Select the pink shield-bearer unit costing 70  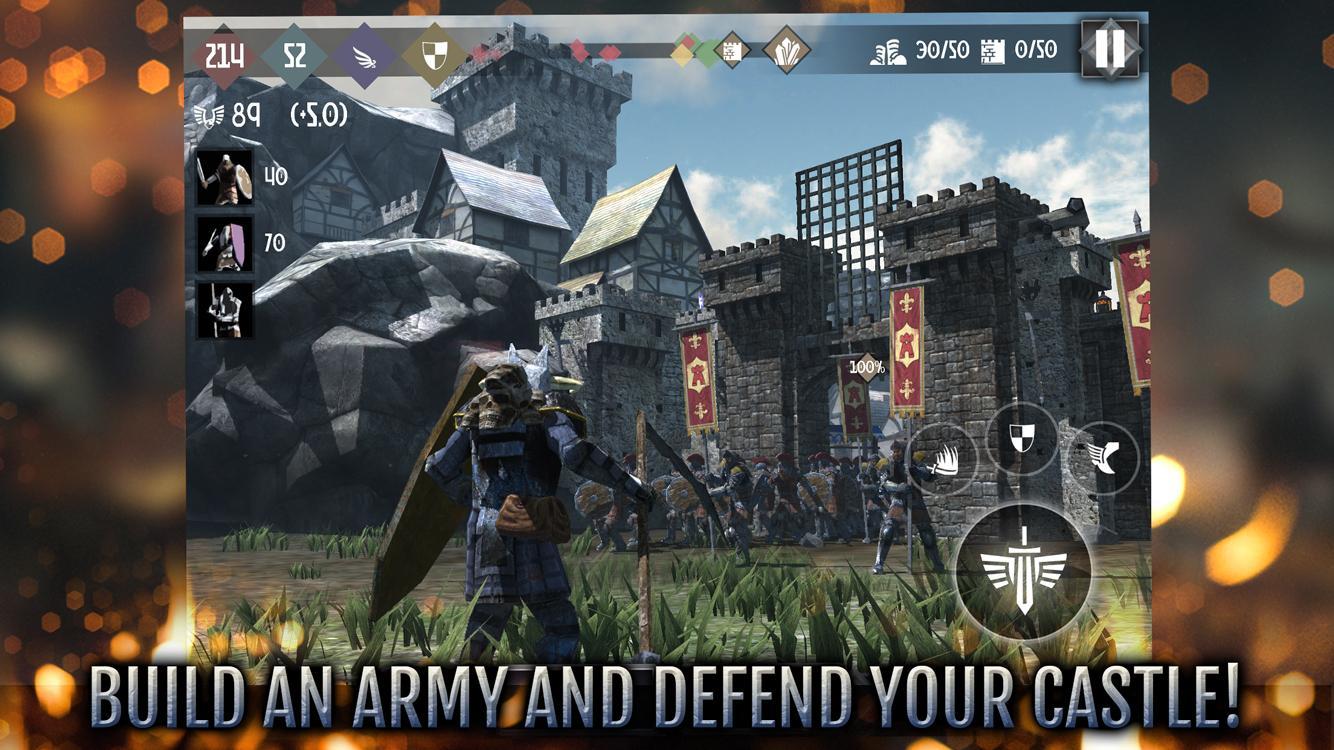pos(225,243)
